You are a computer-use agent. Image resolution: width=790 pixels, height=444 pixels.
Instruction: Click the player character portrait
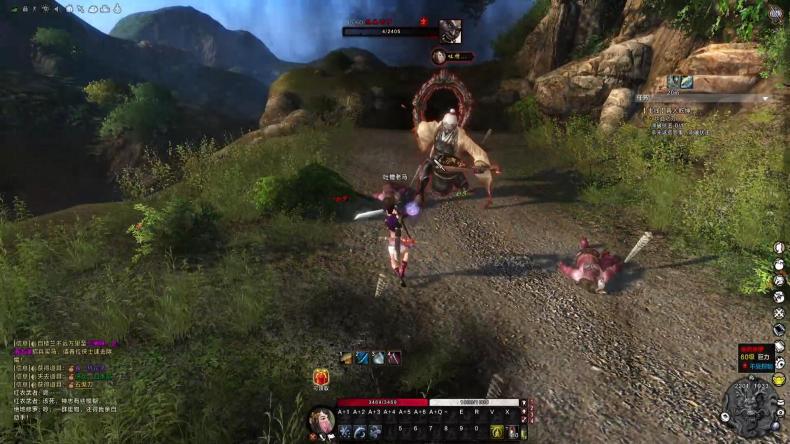(x=322, y=422)
